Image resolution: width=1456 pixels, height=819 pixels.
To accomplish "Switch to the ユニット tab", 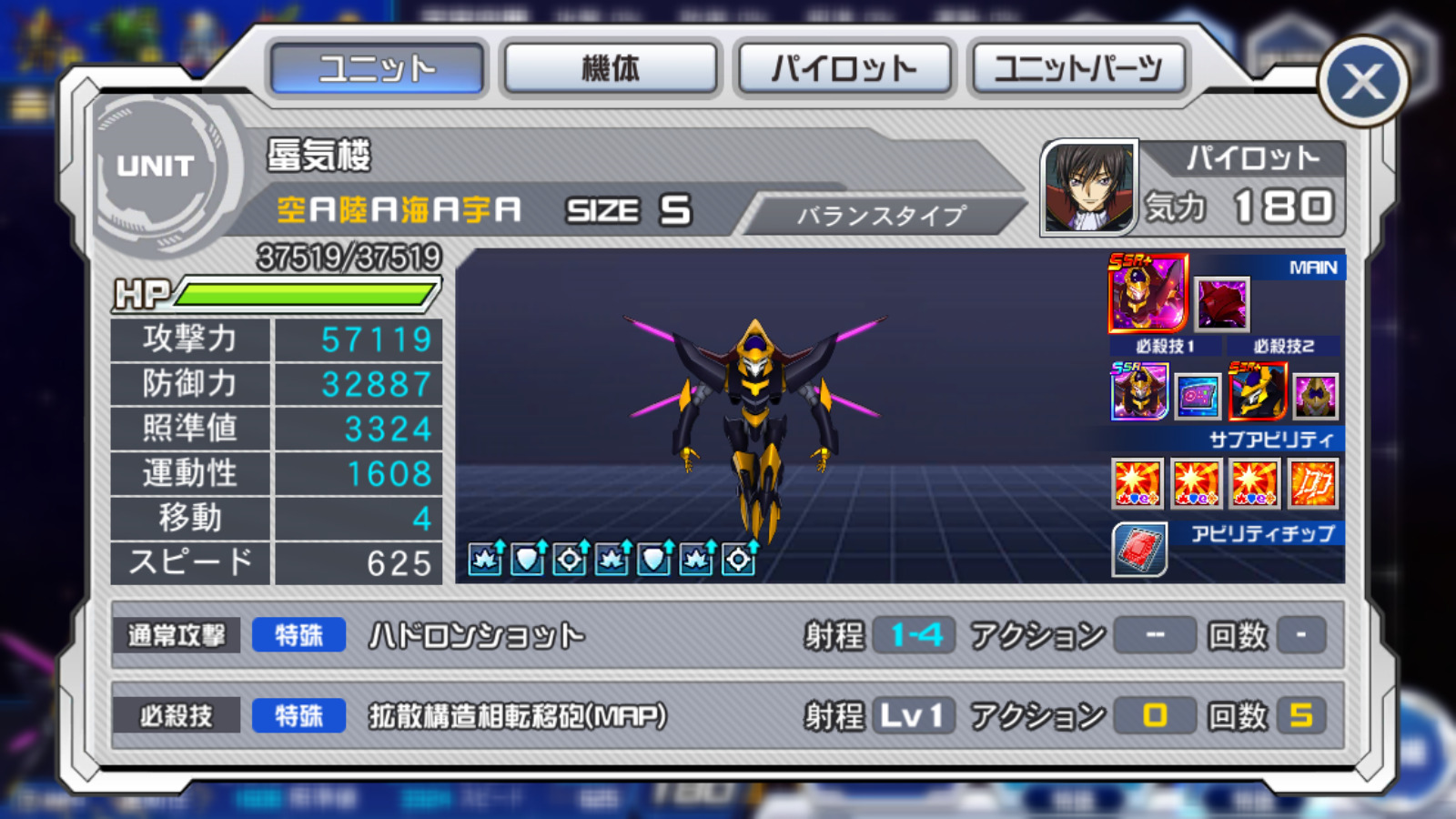I will click(x=377, y=68).
